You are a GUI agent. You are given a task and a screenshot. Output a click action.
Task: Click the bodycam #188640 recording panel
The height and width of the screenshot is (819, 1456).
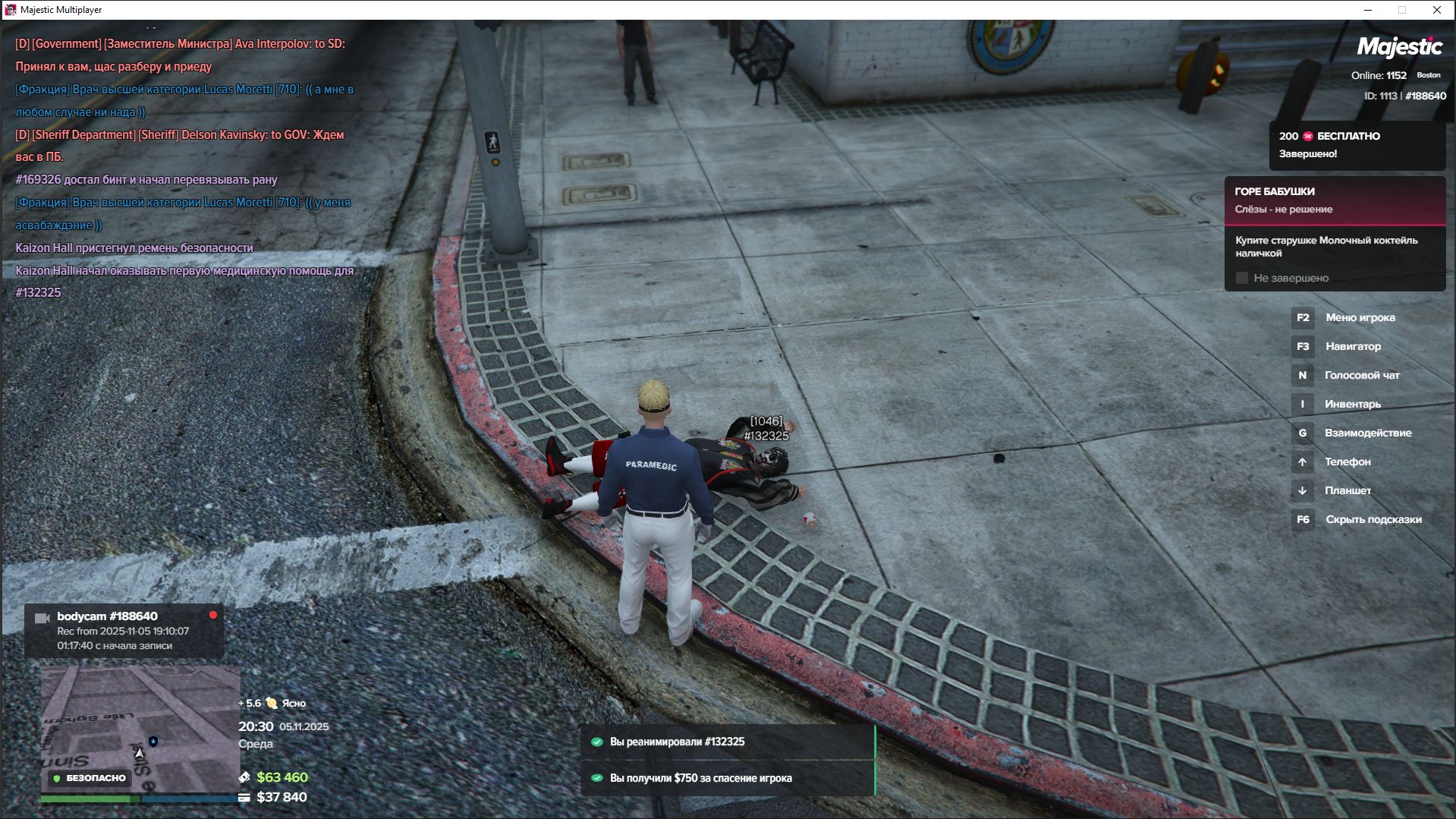tap(124, 631)
